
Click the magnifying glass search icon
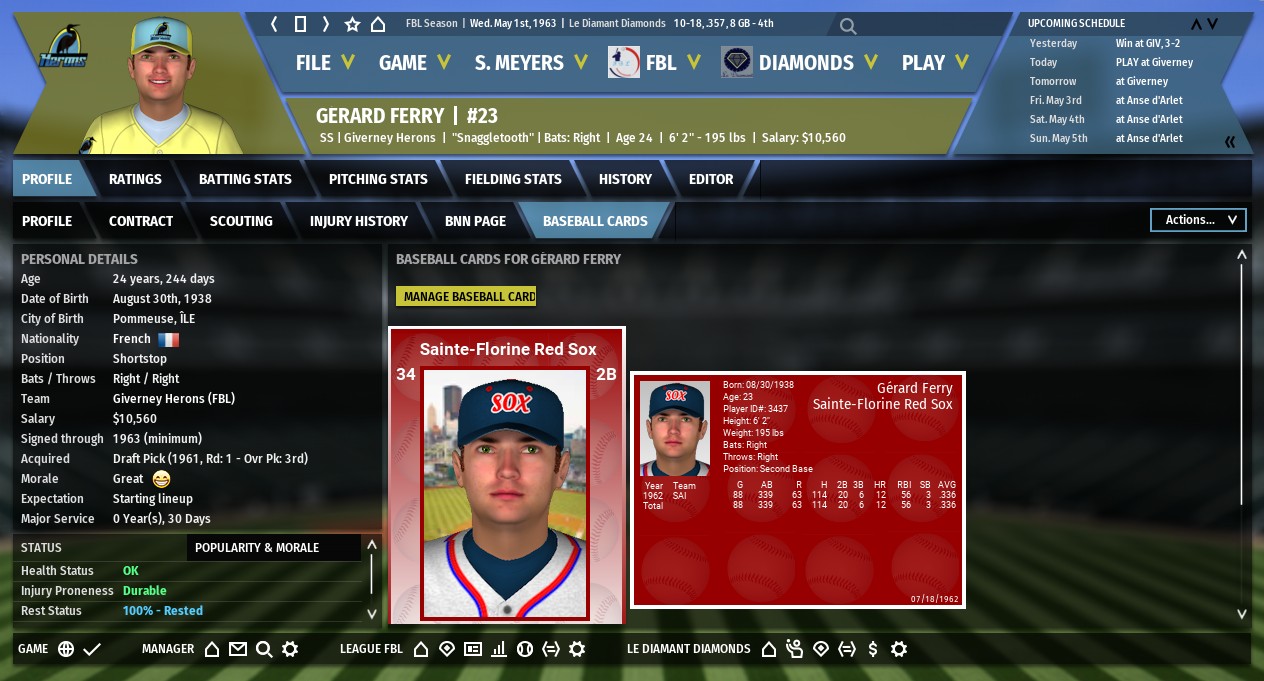click(847, 25)
